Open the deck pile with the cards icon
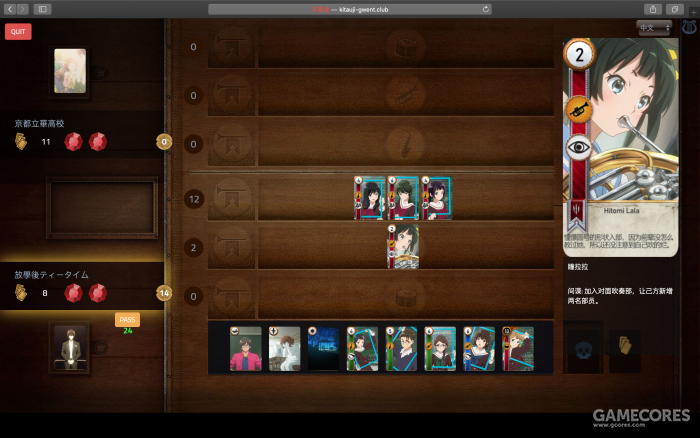Viewport: 700px width, 438px height. 624,351
